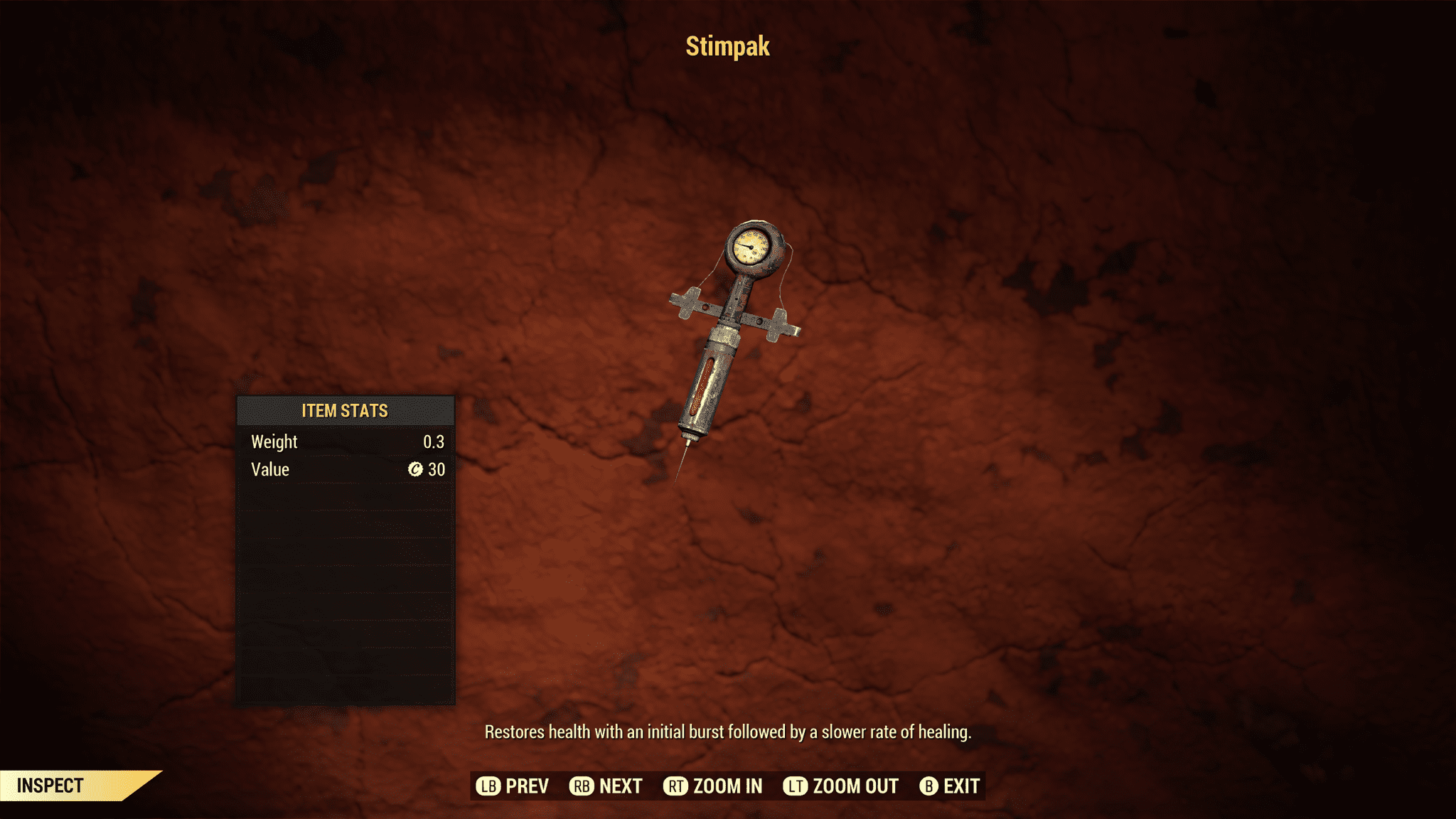Screen dimensions: 1456x819
Task: Click the RB button icon for next item
Action: (582, 786)
